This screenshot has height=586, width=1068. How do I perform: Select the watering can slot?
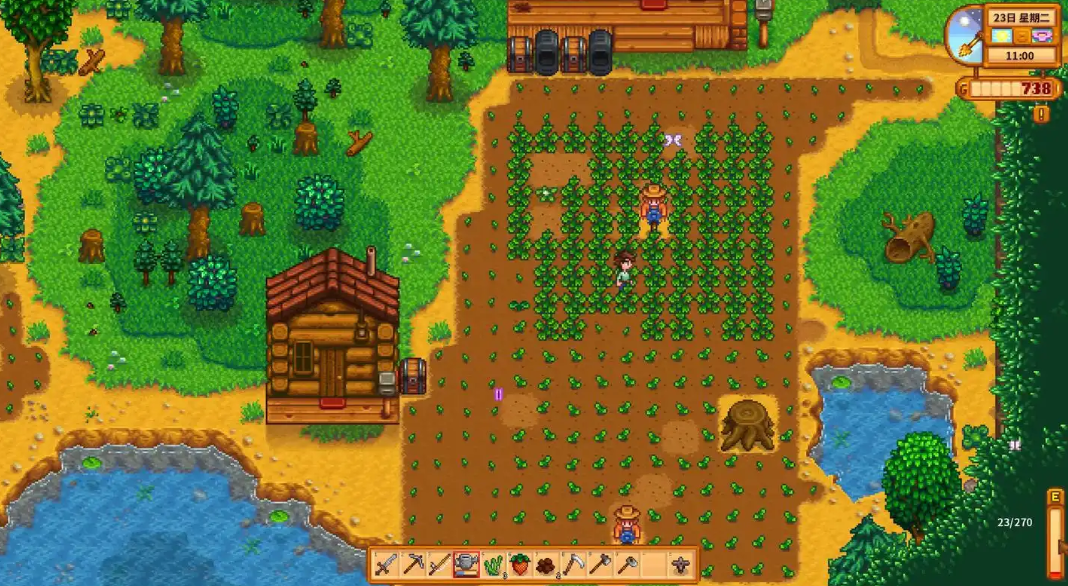[x=467, y=566]
